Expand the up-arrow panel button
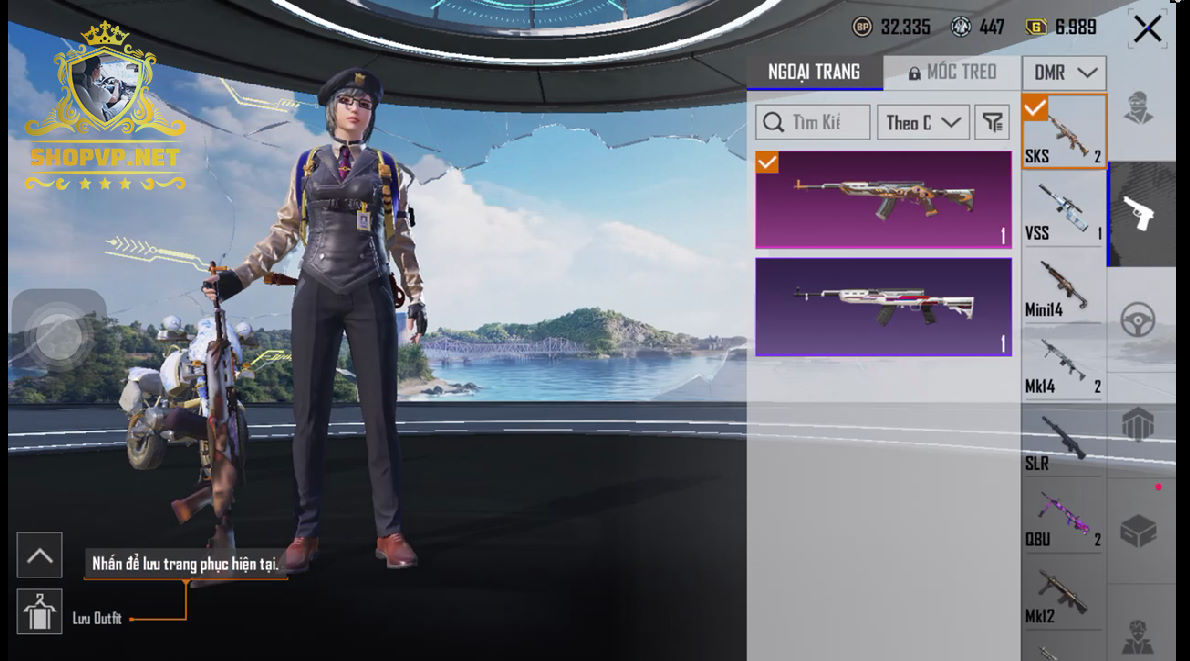This screenshot has height=661, width=1190. pyautogui.click(x=40, y=555)
